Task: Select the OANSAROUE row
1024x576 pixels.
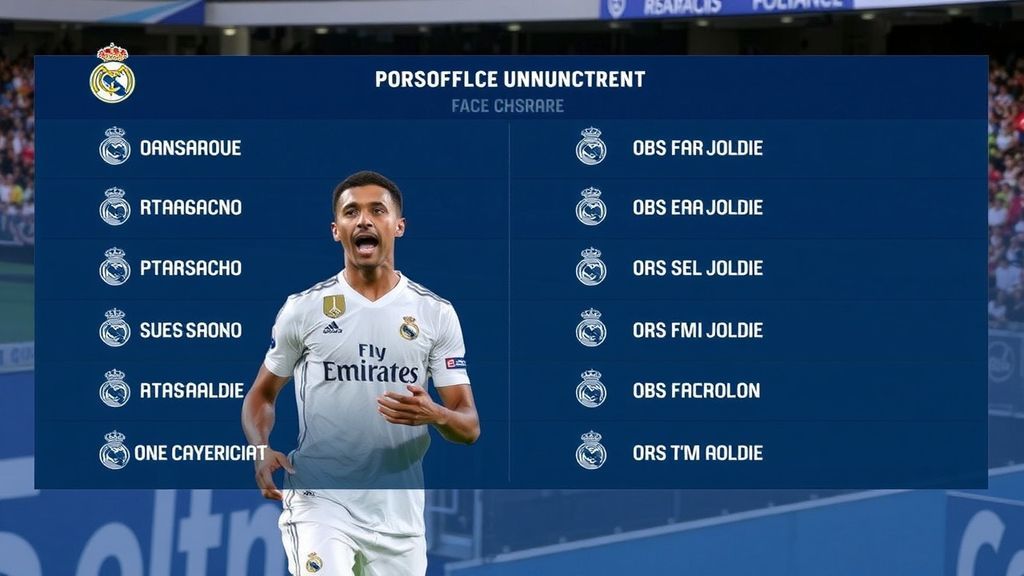Action: point(190,148)
